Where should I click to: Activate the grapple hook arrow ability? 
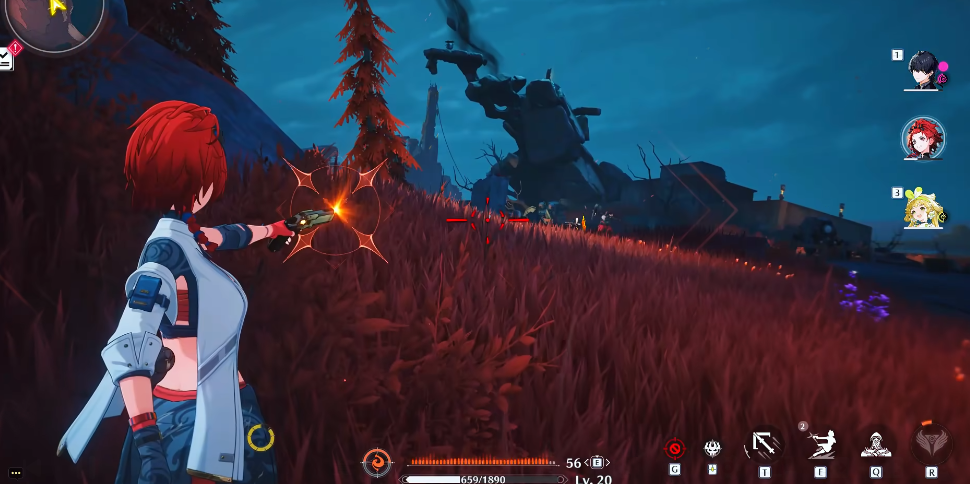pyautogui.click(x=765, y=445)
